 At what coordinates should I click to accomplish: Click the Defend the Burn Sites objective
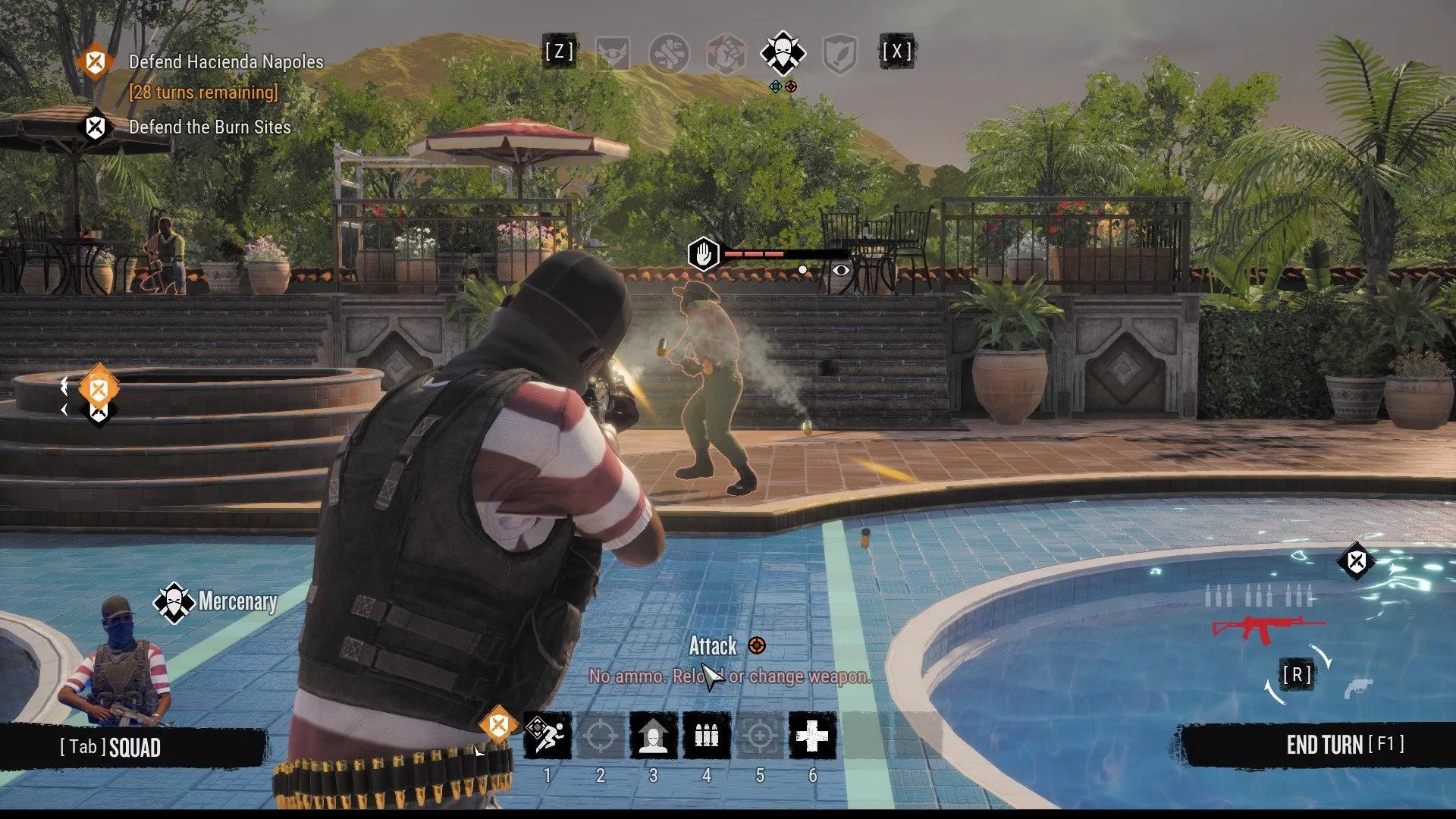(209, 127)
